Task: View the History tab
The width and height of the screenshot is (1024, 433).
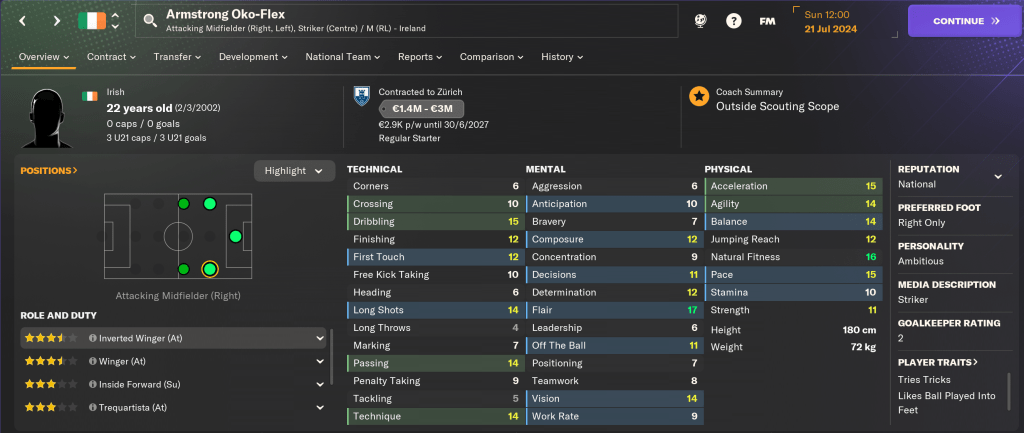Action: click(x=562, y=57)
